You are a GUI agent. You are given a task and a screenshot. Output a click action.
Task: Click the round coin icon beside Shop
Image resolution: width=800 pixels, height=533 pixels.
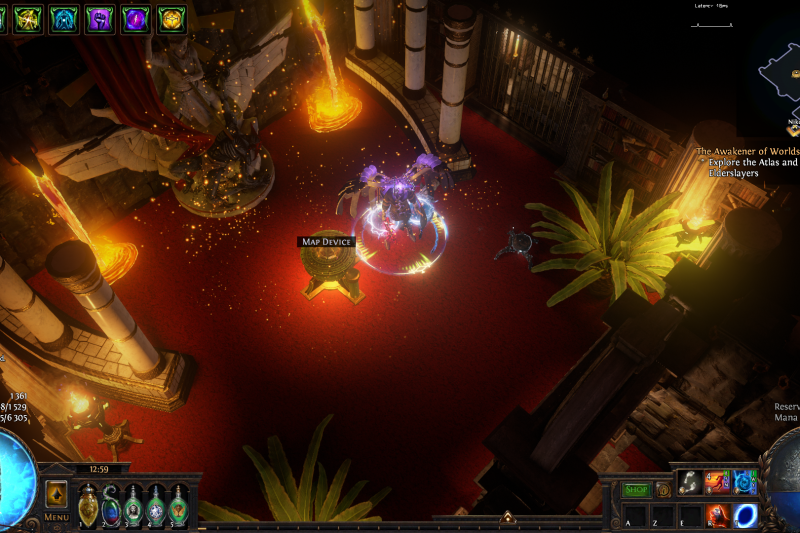[x=662, y=490]
